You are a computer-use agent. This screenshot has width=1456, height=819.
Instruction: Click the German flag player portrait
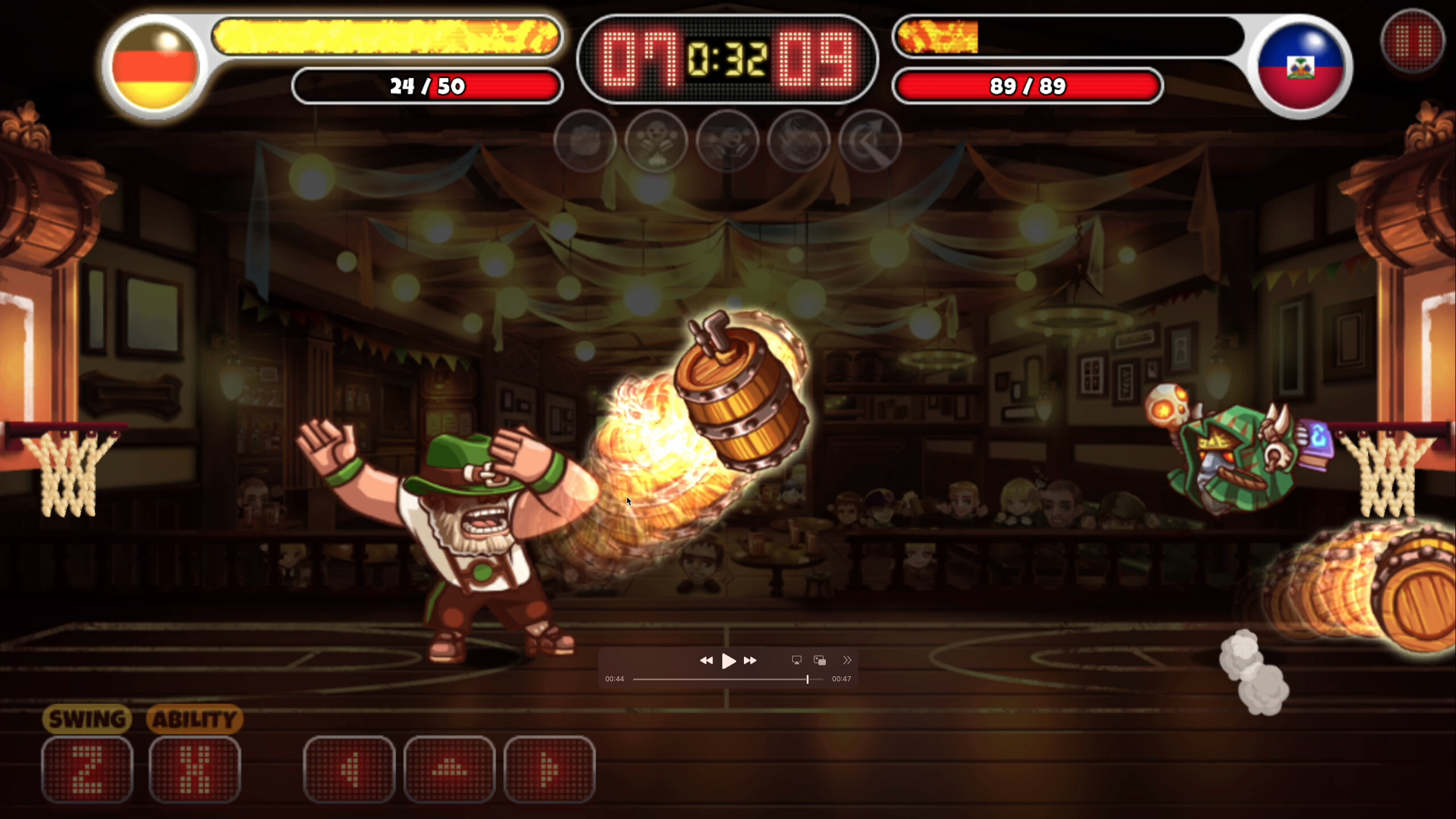tap(155, 65)
